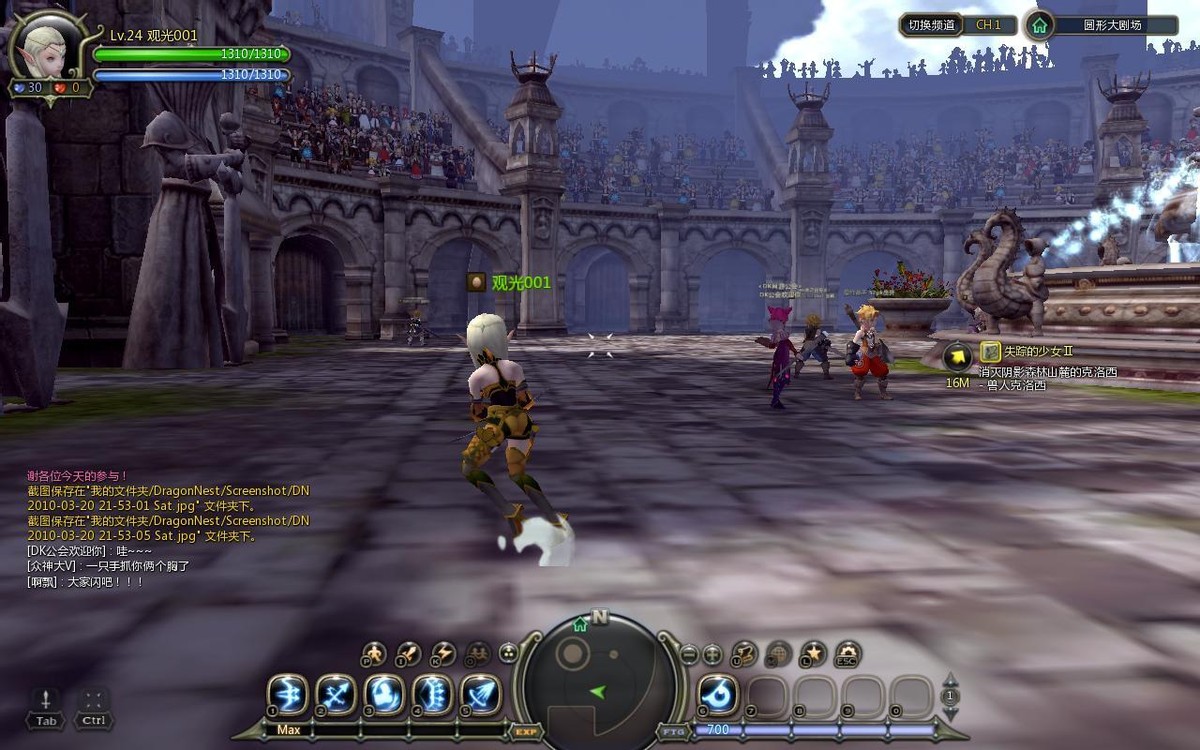Click the green house icon beside 圆形大剧场

click(1040, 26)
